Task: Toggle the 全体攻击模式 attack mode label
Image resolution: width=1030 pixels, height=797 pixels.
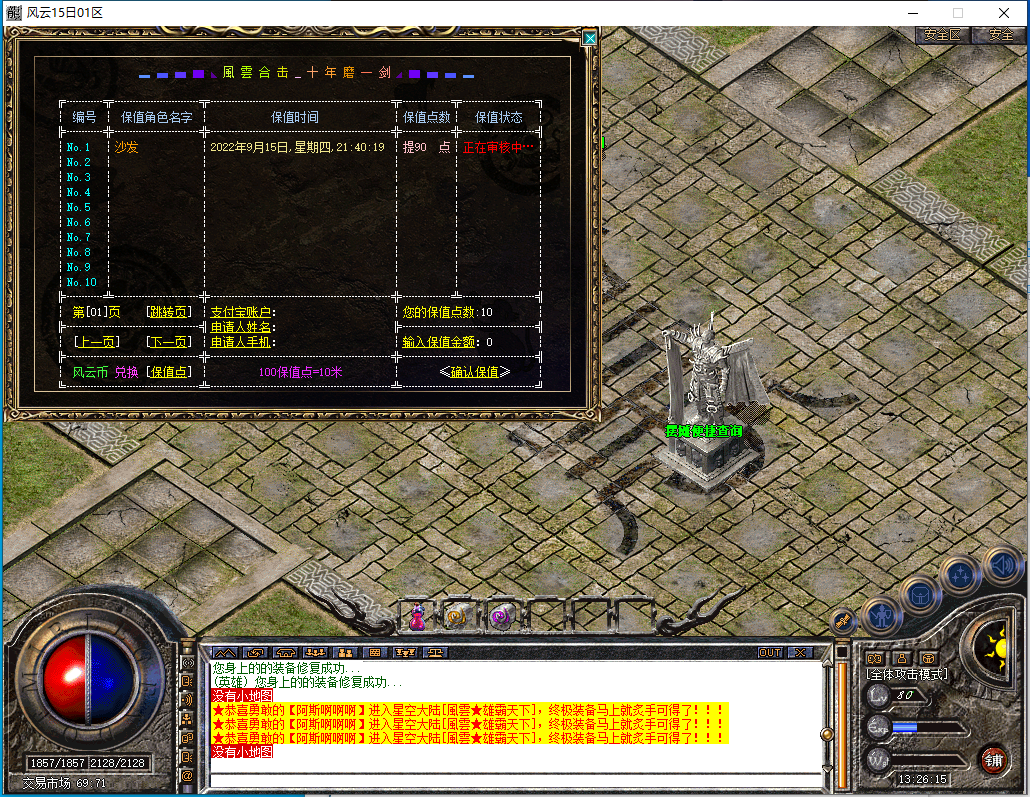Action: coord(906,674)
